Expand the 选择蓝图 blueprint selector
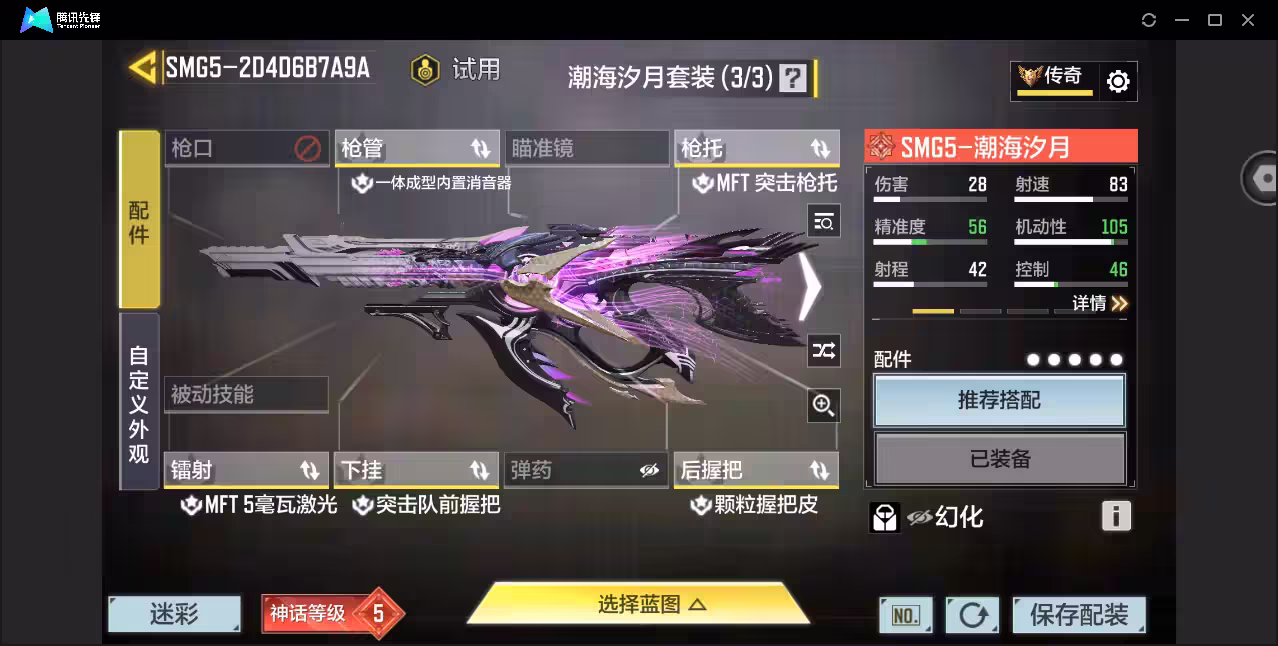The width and height of the screenshot is (1278, 646). pyautogui.click(x=638, y=604)
